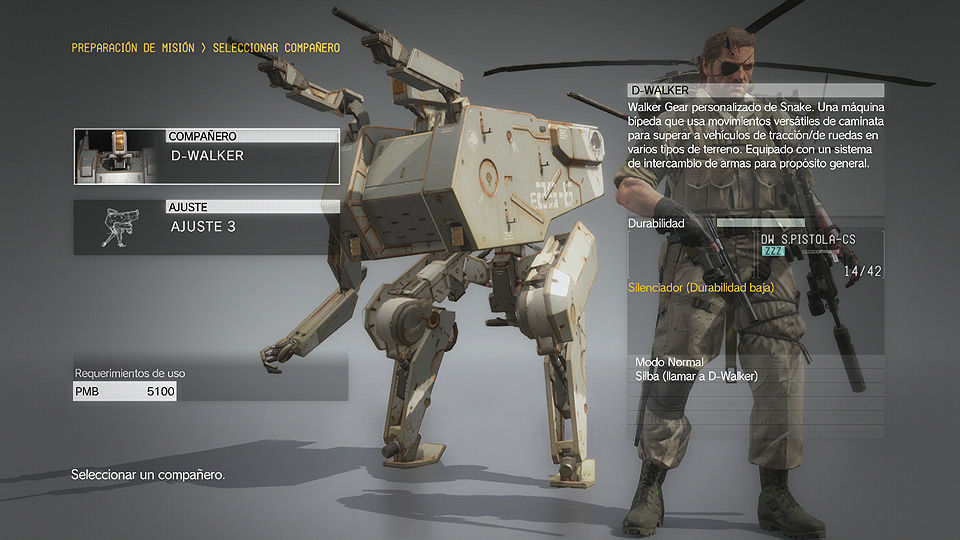This screenshot has height=540, width=960.
Task: Choose the DW S.Pistola-CS weapon slot
Action: (x=808, y=256)
